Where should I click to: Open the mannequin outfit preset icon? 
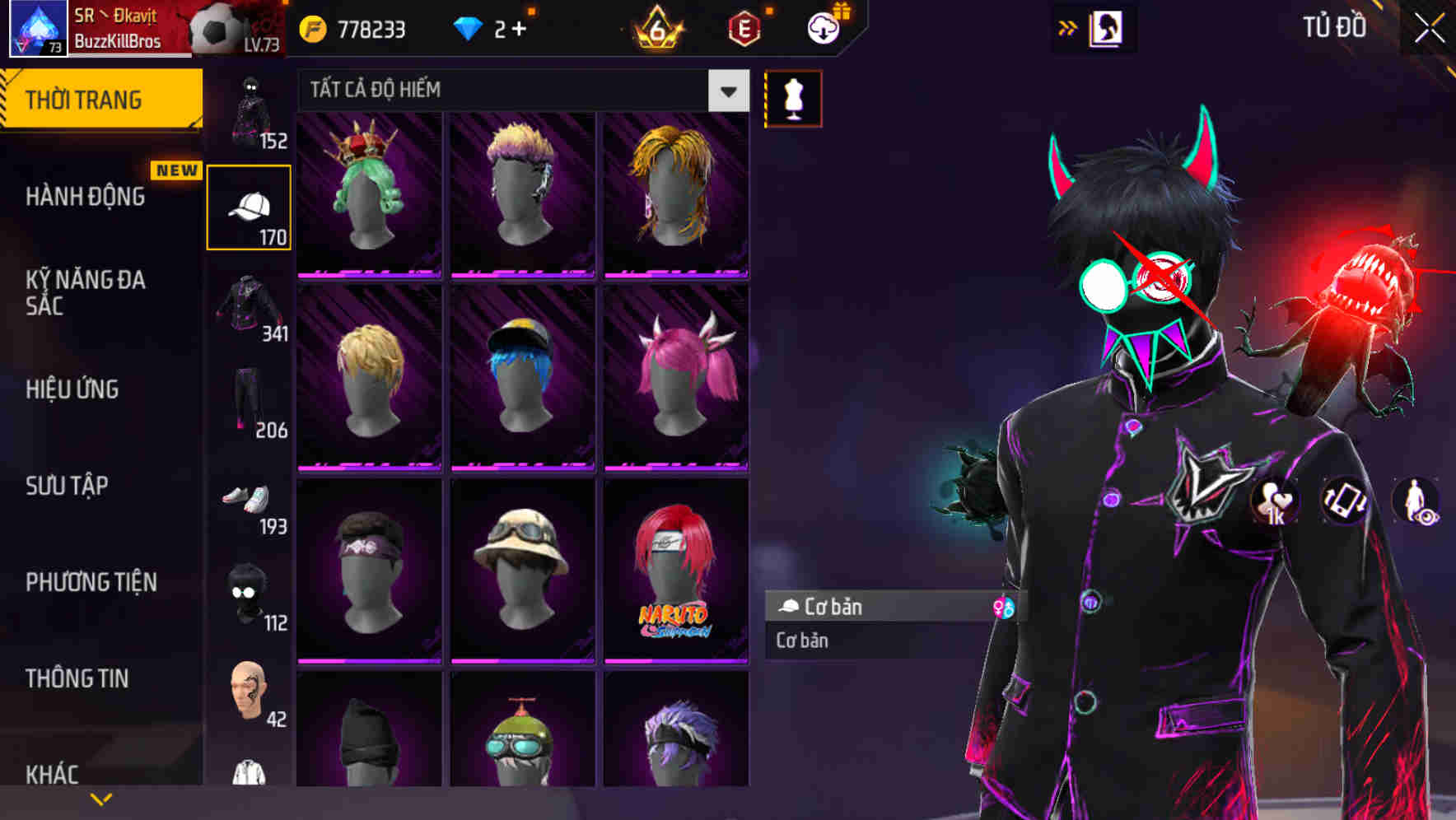[x=793, y=97]
